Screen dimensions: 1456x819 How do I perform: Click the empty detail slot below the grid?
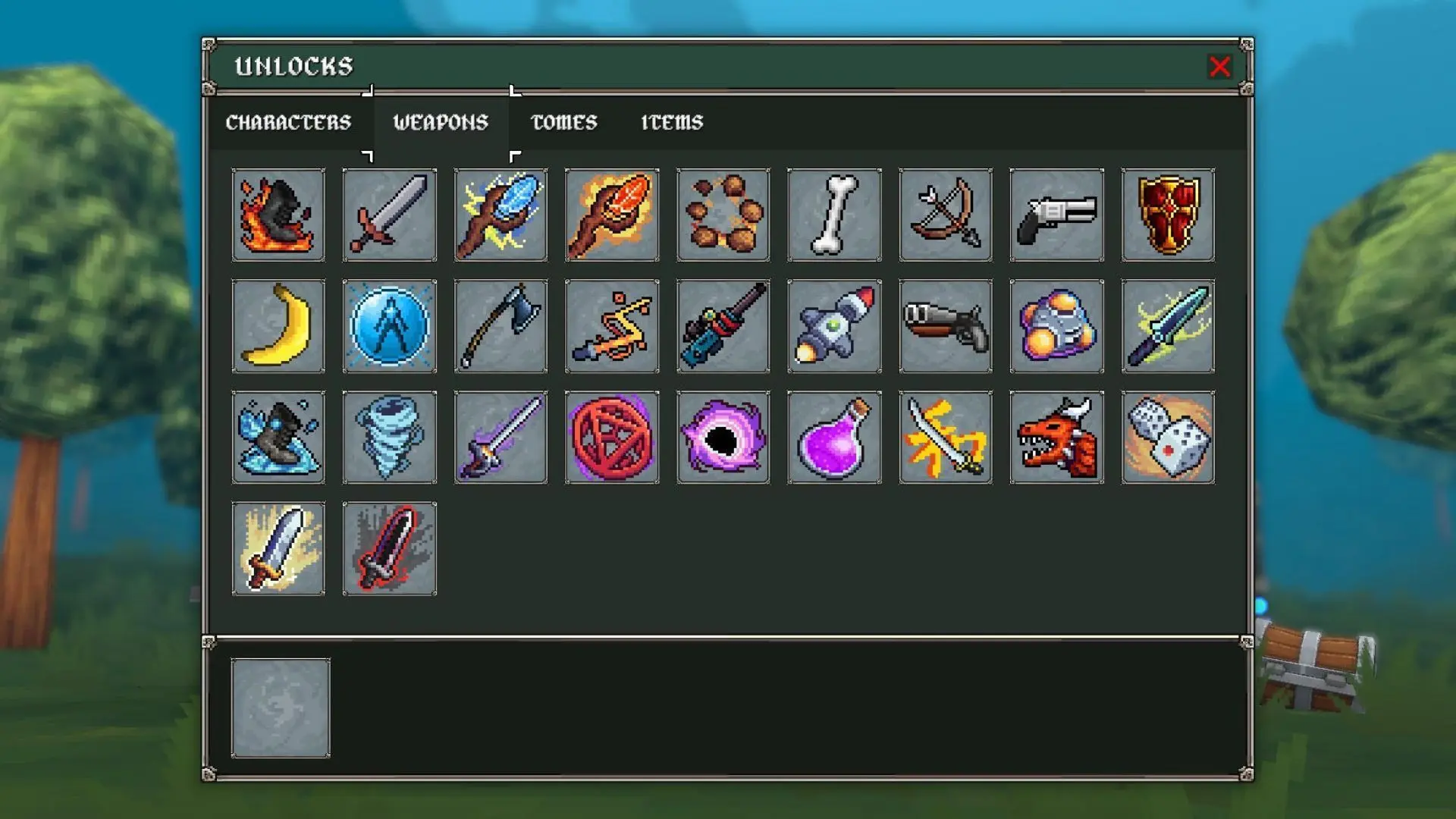click(281, 705)
